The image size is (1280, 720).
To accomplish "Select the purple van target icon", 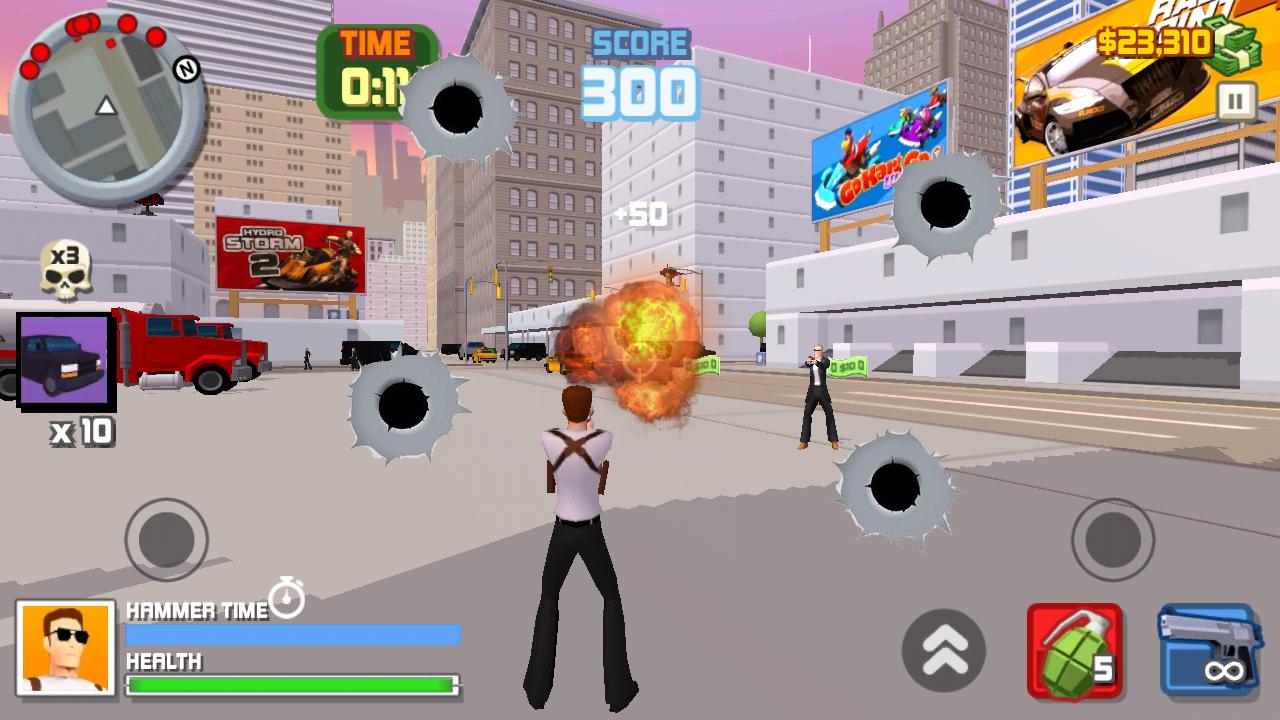I will pos(66,361).
